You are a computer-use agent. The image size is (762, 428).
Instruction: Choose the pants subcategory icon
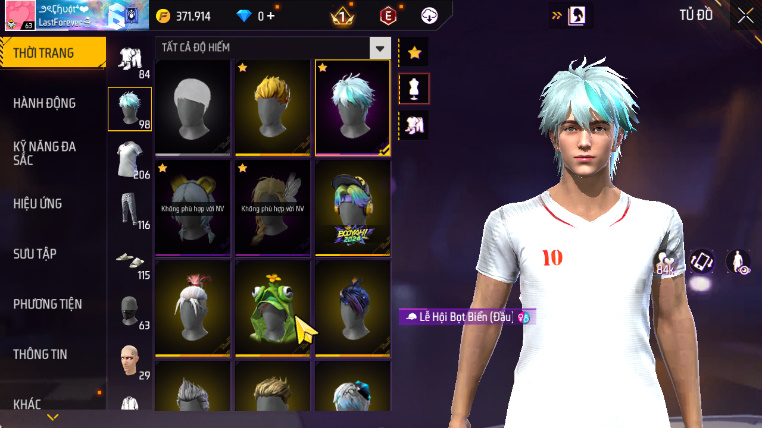tap(129, 210)
